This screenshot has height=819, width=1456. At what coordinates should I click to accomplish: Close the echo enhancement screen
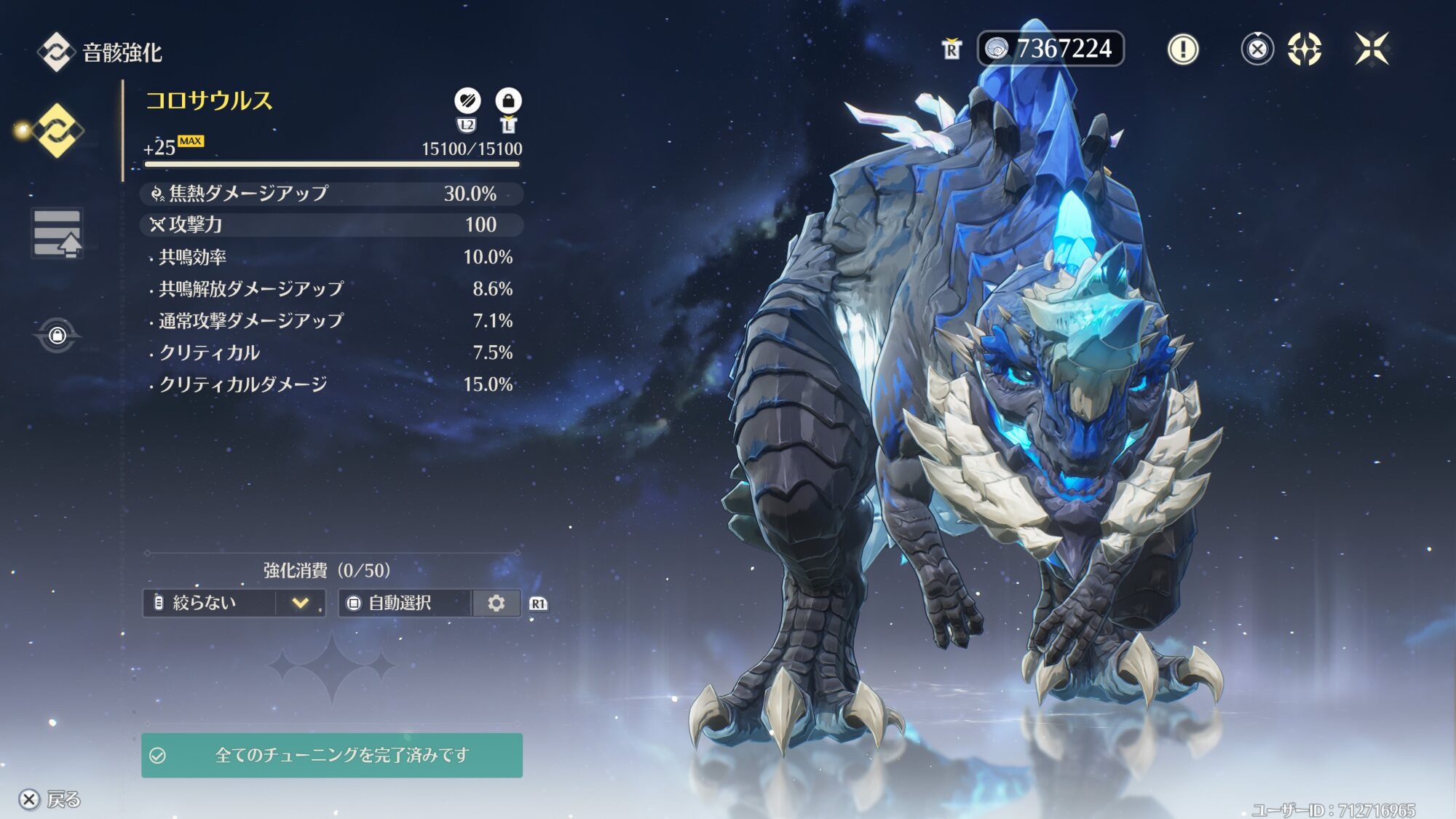coord(1372,50)
